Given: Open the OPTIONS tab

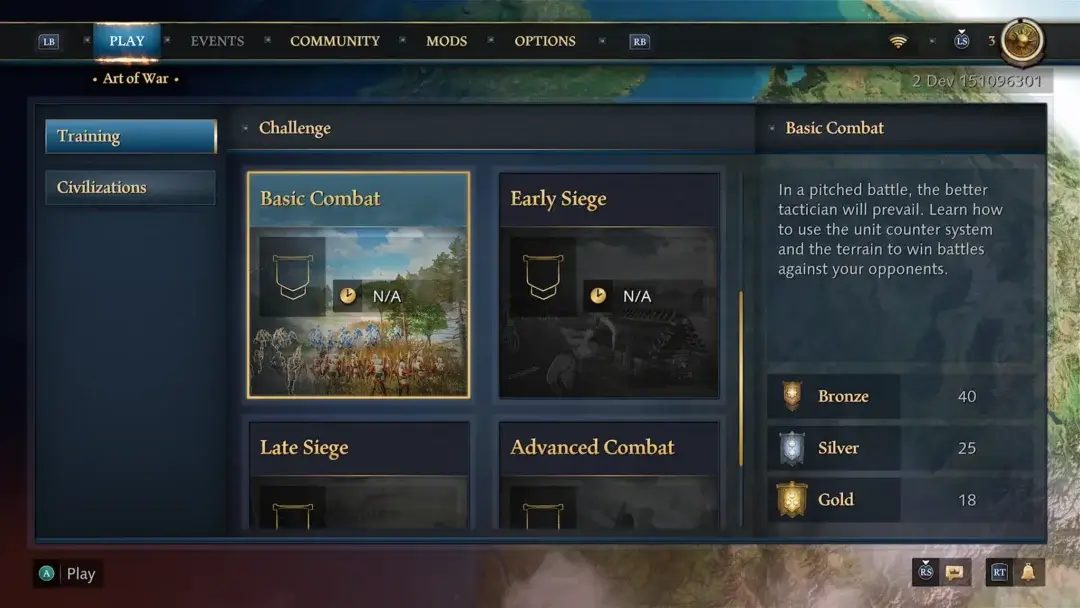Looking at the screenshot, I should pos(545,41).
